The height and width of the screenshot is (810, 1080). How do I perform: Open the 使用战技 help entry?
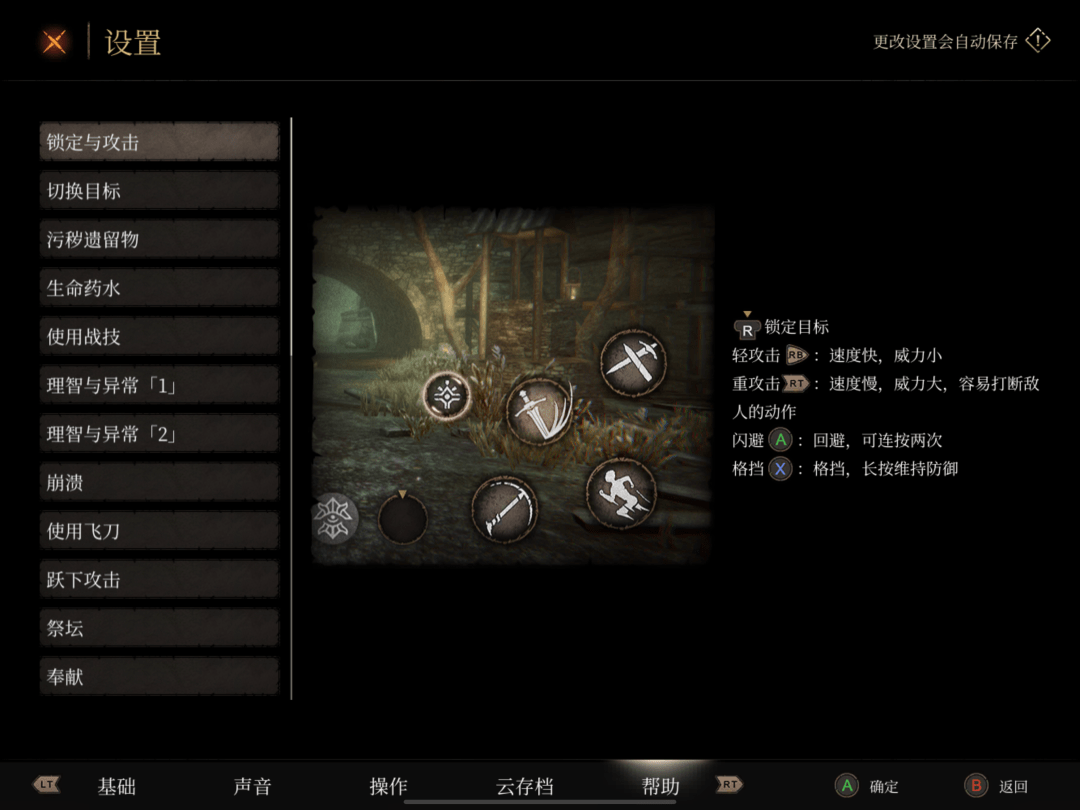pyautogui.click(x=159, y=337)
